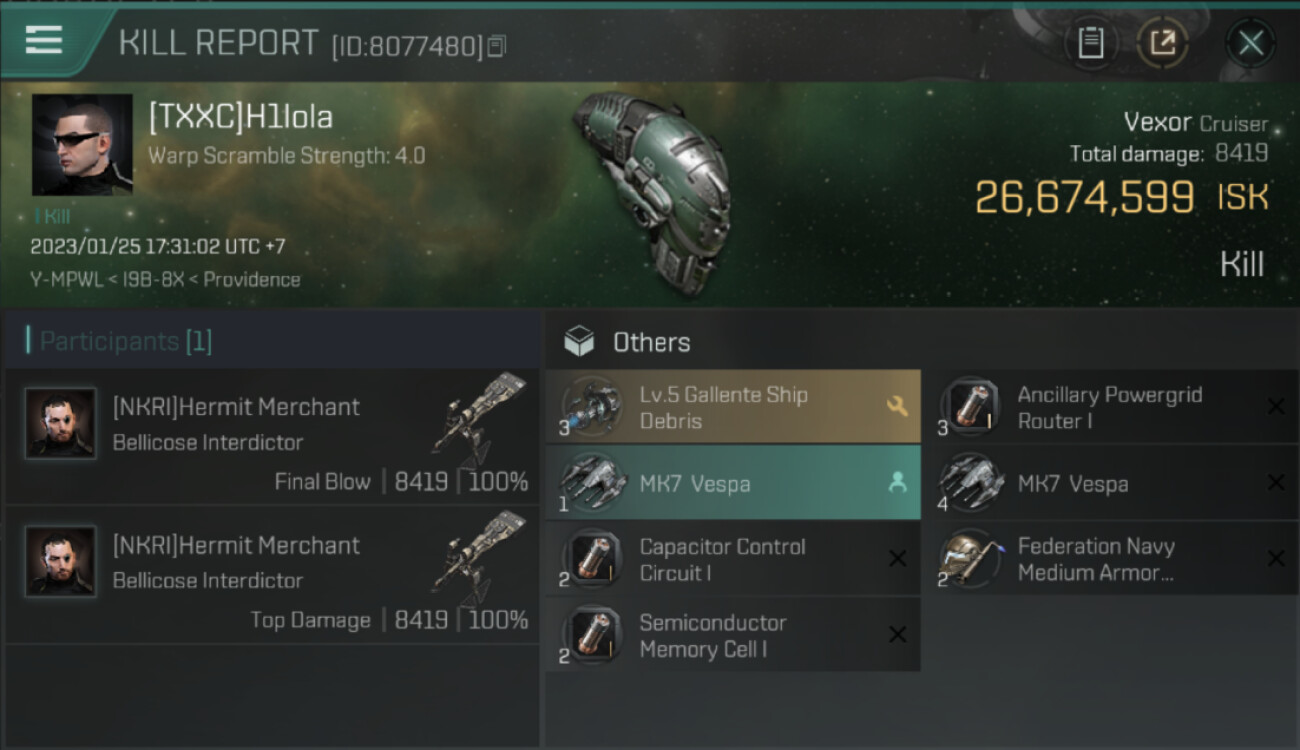1300x750 pixels.
Task: Select Federation Navy Medium Armor item
Action: (x=1111, y=560)
